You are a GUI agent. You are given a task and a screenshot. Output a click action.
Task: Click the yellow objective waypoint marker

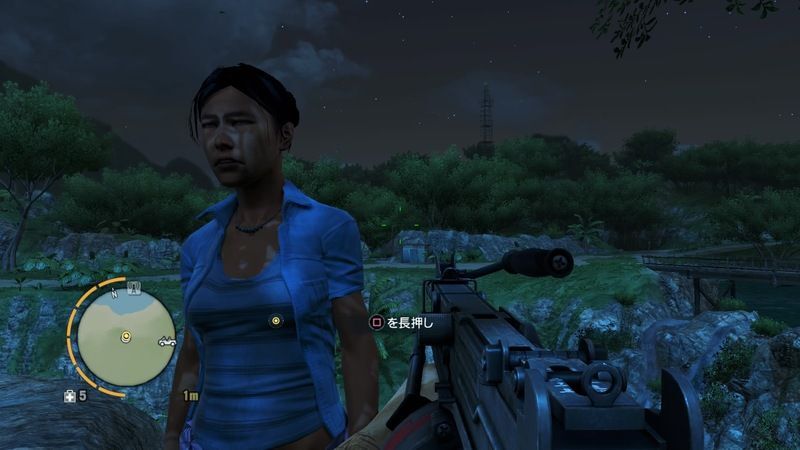pyautogui.click(x=275, y=320)
